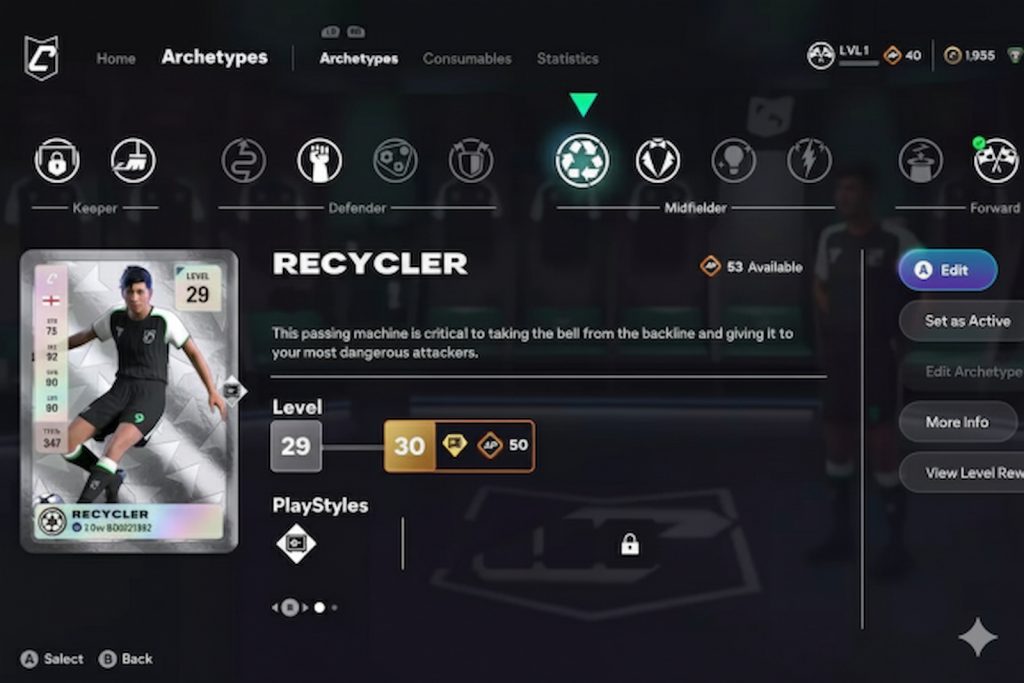Choose the magic hat Forward archetype
This screenshot has height=683, width=1024.
click(920, 160)
